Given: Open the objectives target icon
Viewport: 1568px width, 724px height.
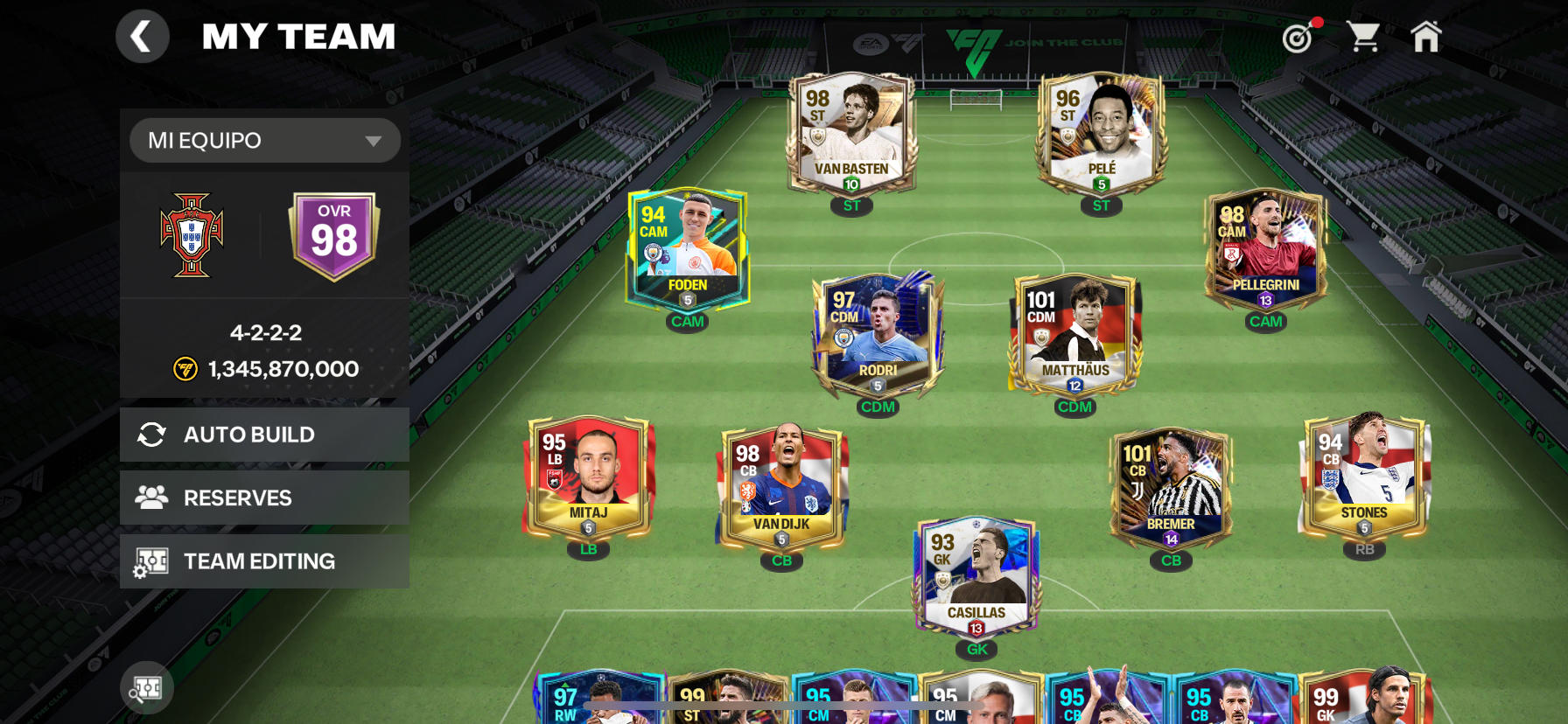Looking at the screenshot, I should pyautogui.click(x=1298, y=38).
